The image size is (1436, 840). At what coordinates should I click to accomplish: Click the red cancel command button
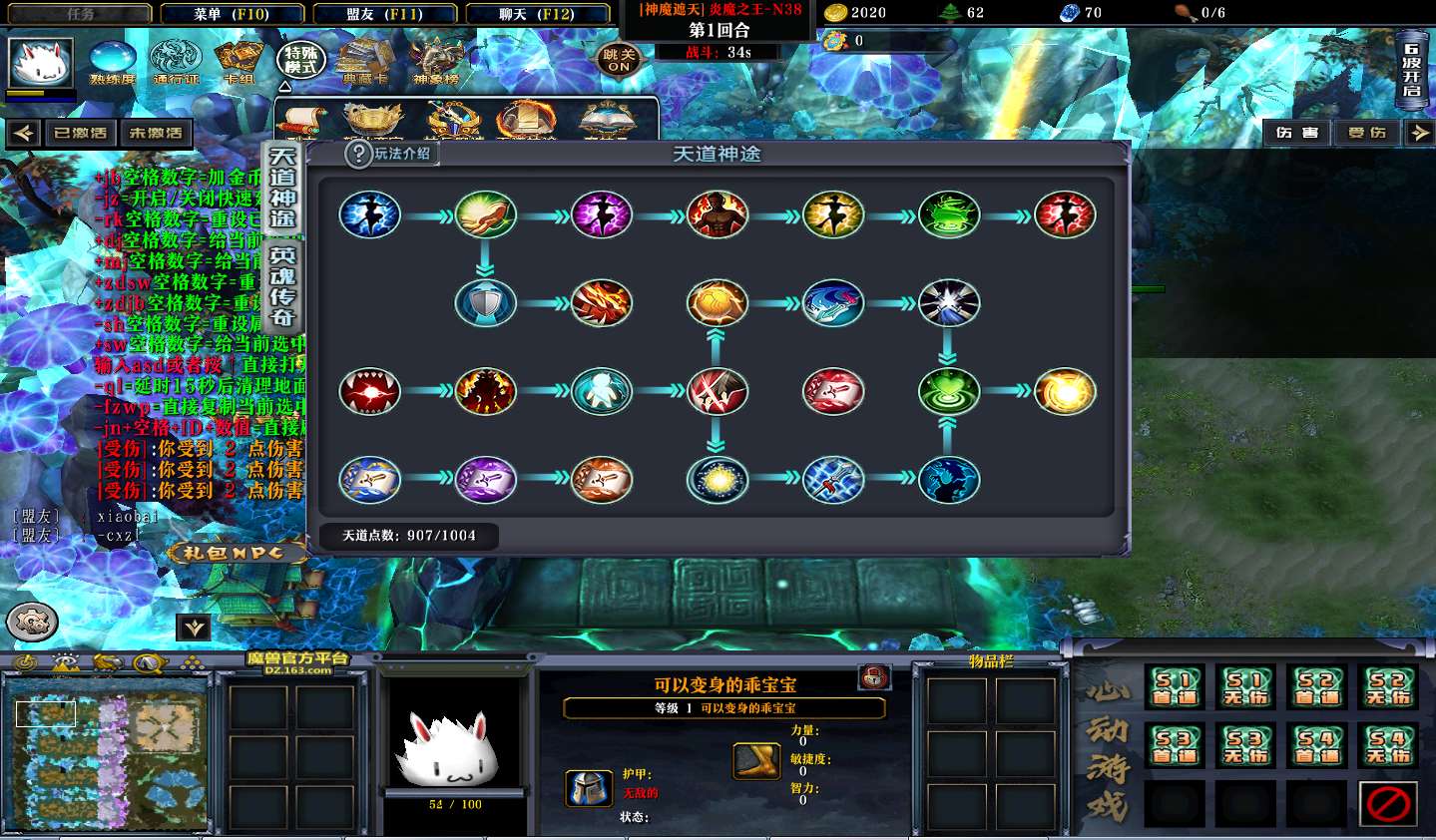pyautogui.click(x=1388, y=803)
